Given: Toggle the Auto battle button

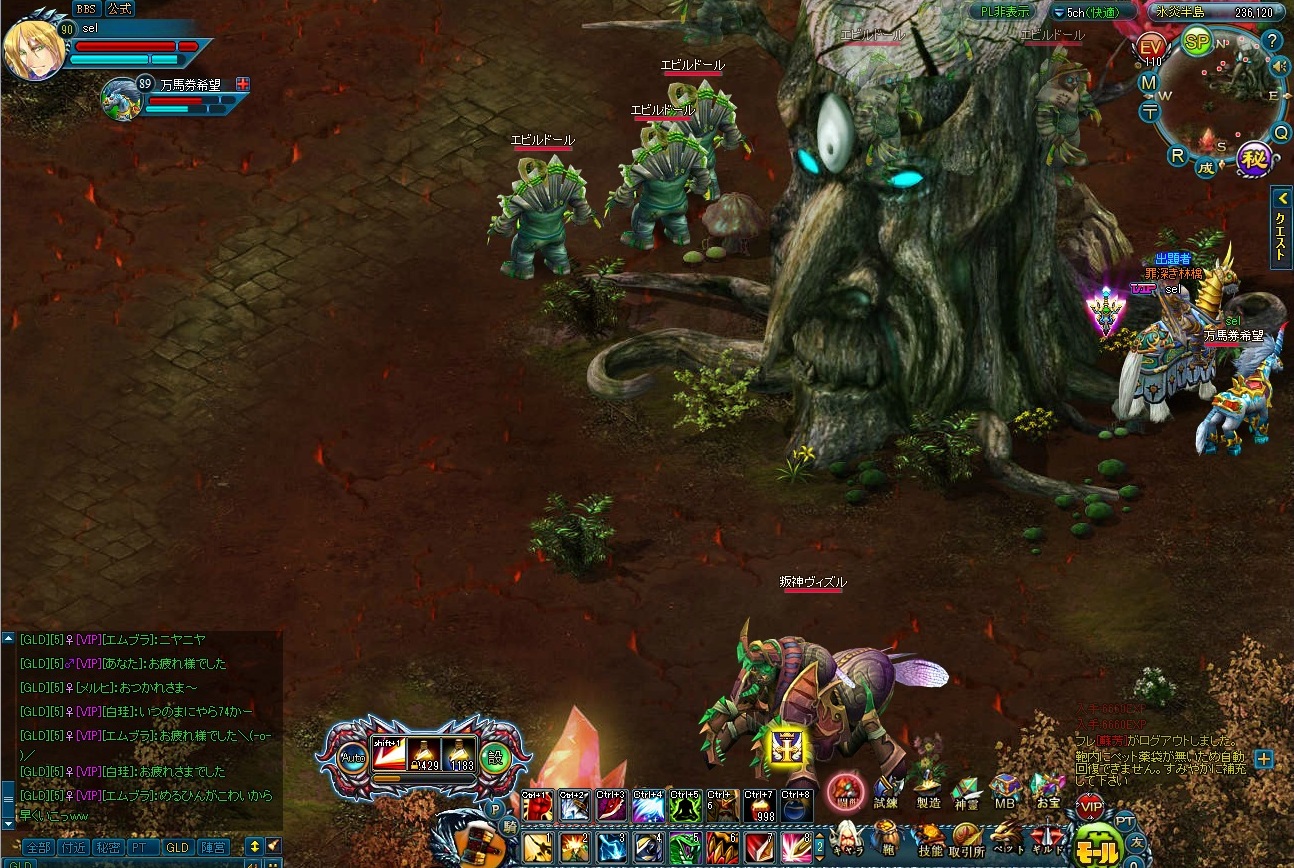Looking at the screenshot, I should pos(352,757).
